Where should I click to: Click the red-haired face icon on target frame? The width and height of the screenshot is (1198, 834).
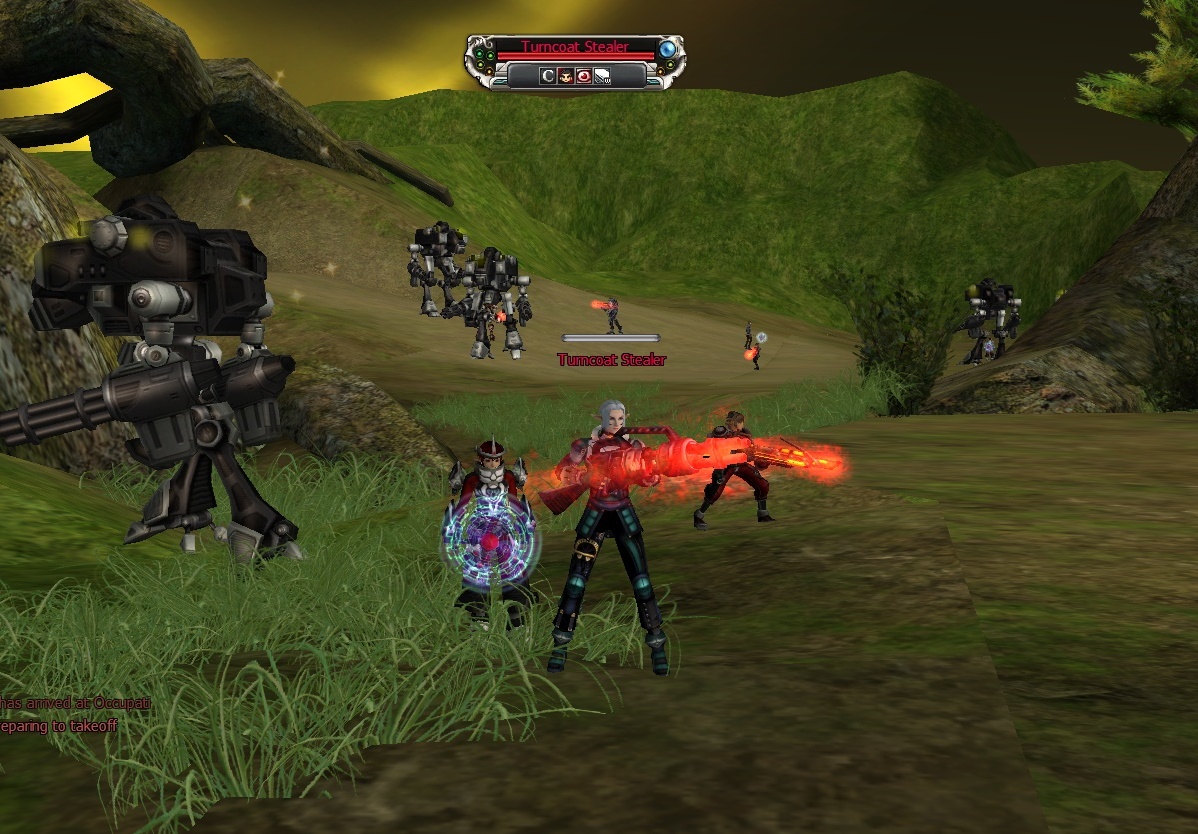click(x=565, y=75)
